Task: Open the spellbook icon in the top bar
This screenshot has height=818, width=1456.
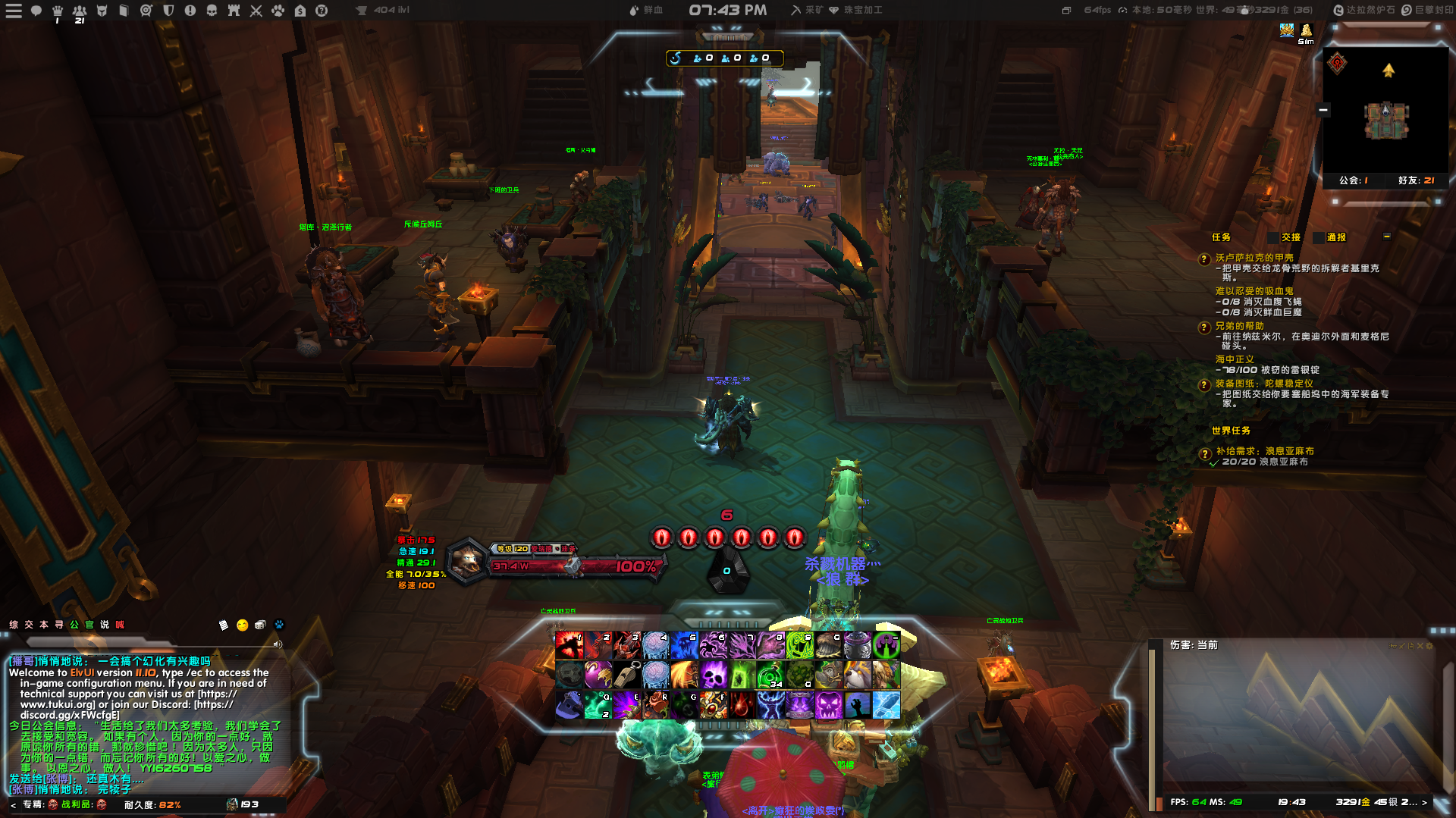Action: 124,11
